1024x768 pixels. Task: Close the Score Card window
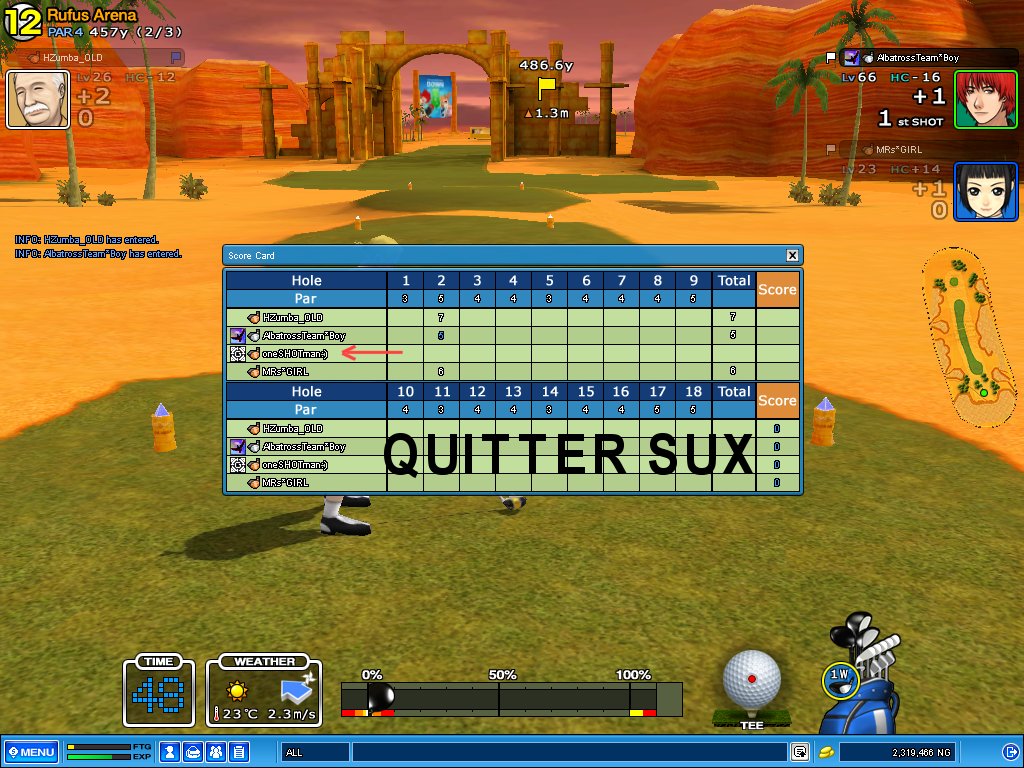792,256
